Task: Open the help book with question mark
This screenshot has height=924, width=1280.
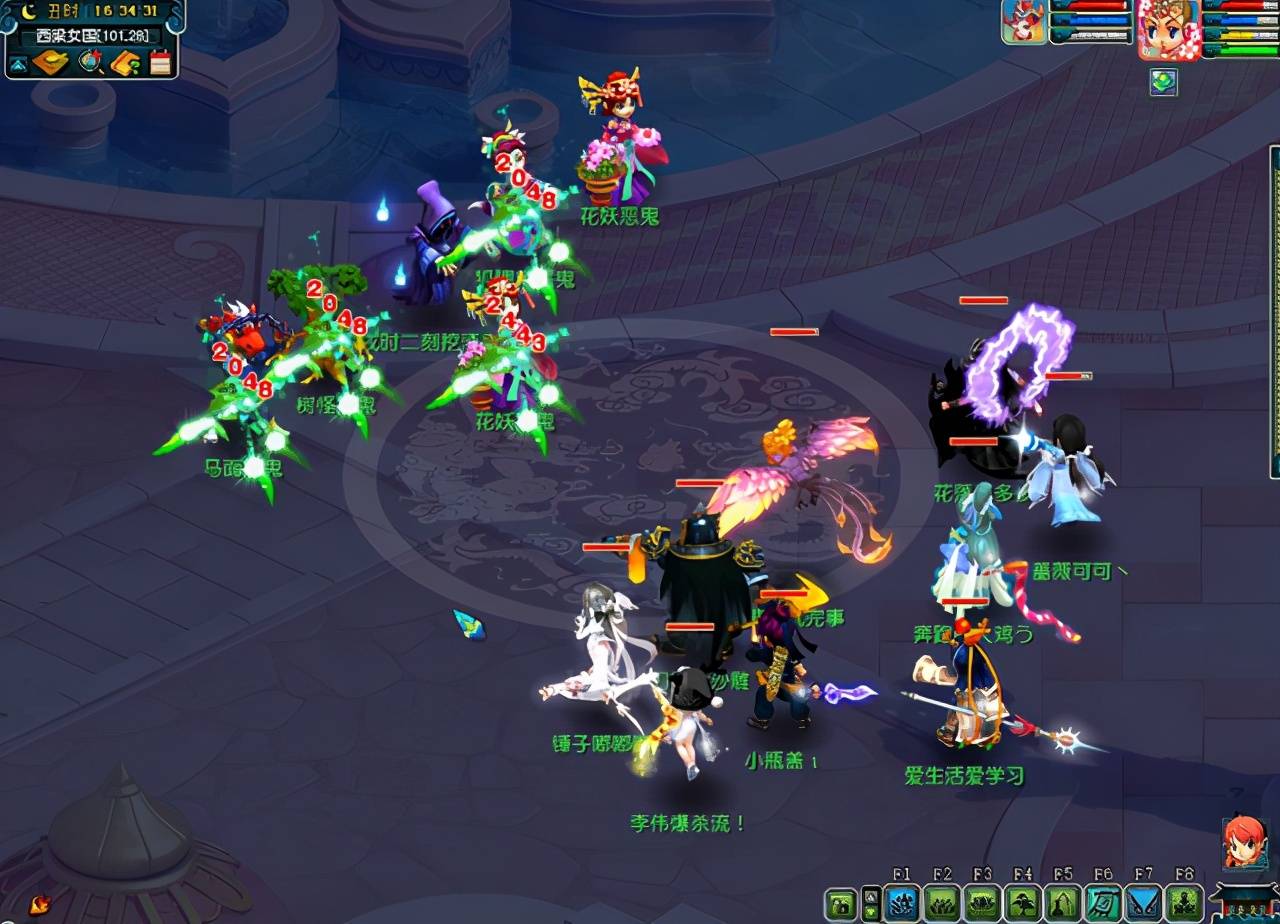Action: pyautogui.click(x=125, y=63)
